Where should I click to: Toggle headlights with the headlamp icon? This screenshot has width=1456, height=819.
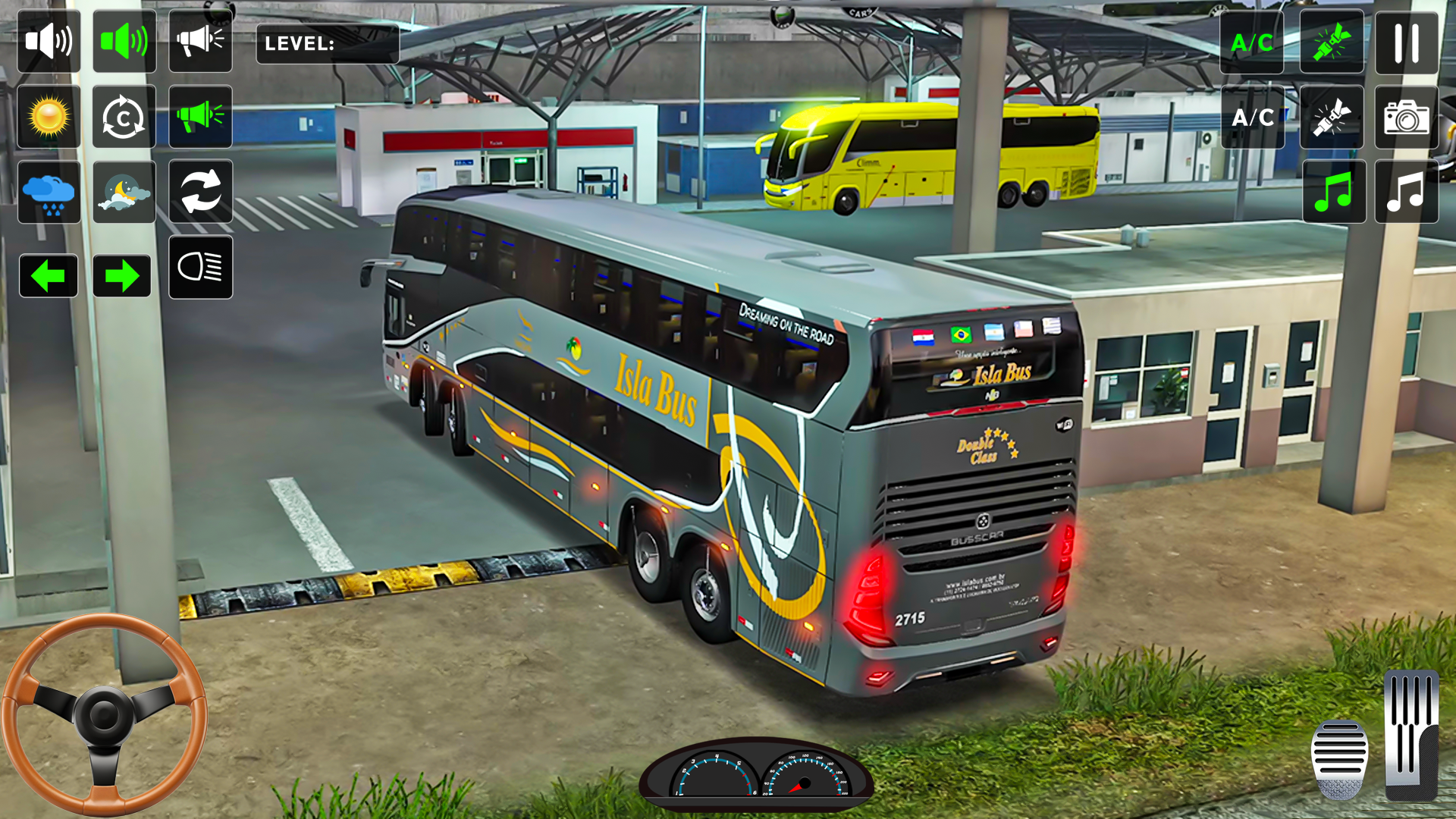point(200,267)
